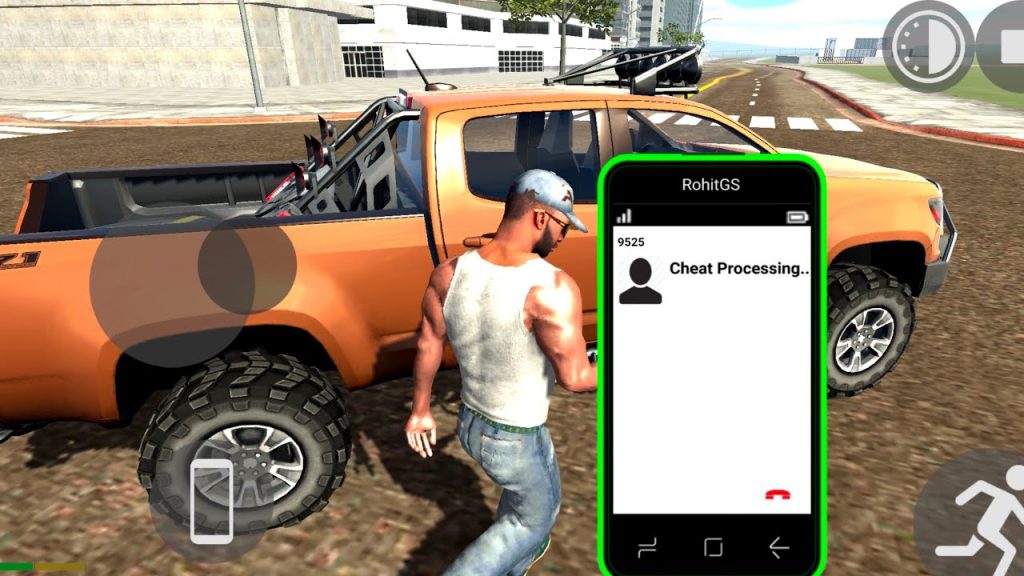Tap the virtual movement joystick knob
The image size is (1024, 576).
246,264
